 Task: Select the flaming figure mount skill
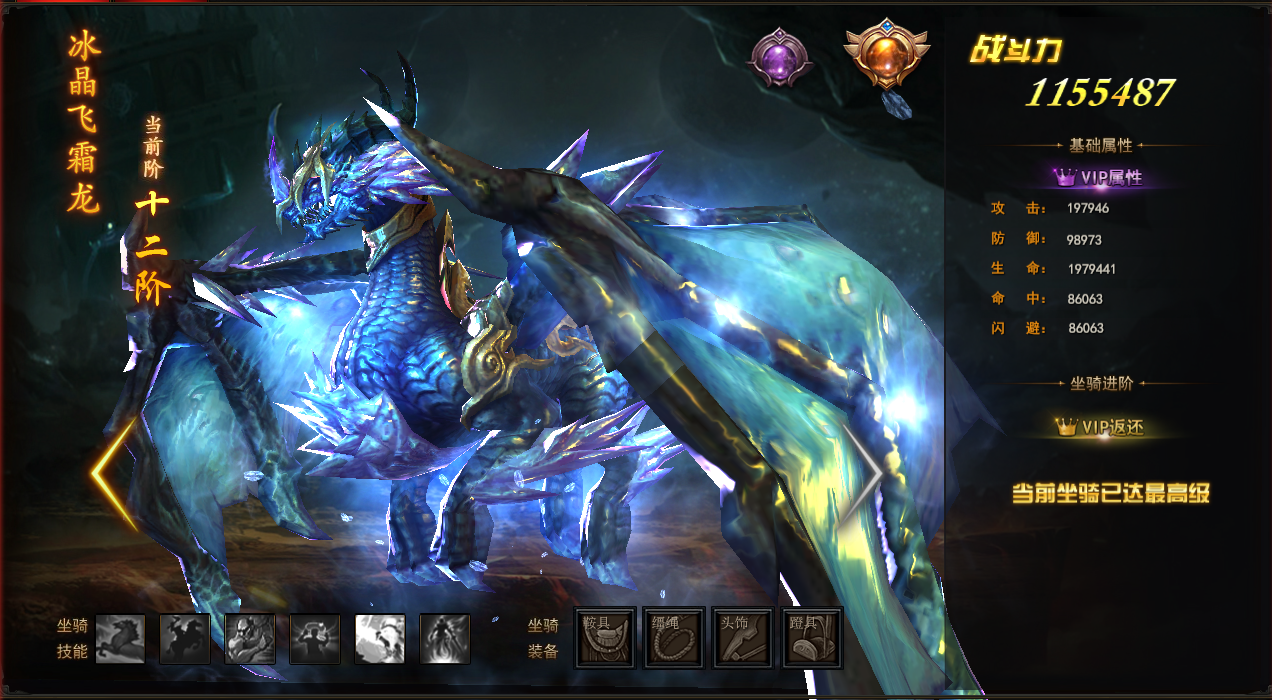point(445,639)
